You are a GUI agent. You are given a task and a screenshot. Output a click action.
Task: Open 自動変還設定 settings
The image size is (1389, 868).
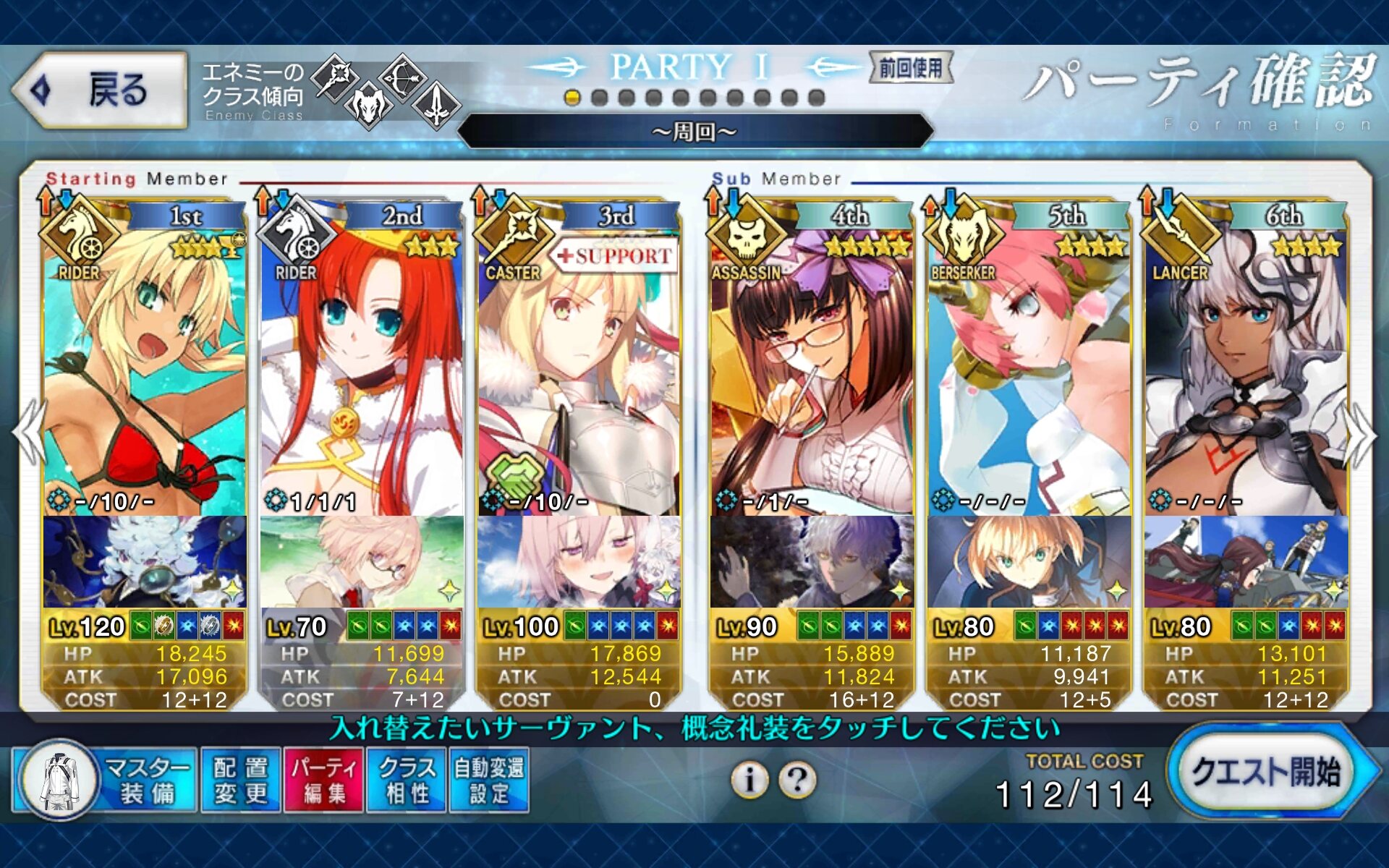489,780
